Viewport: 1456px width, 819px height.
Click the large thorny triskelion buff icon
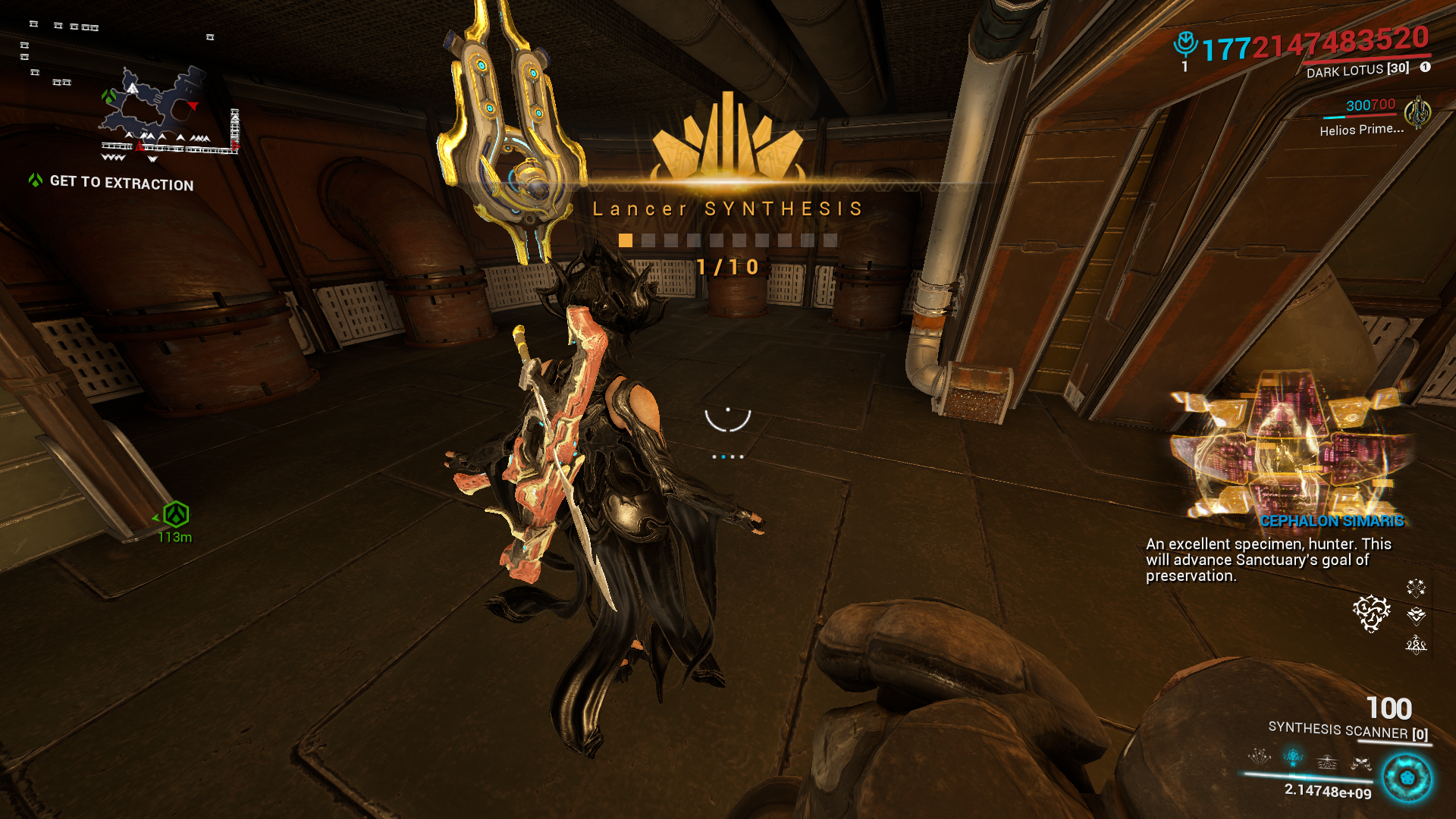1372,613
